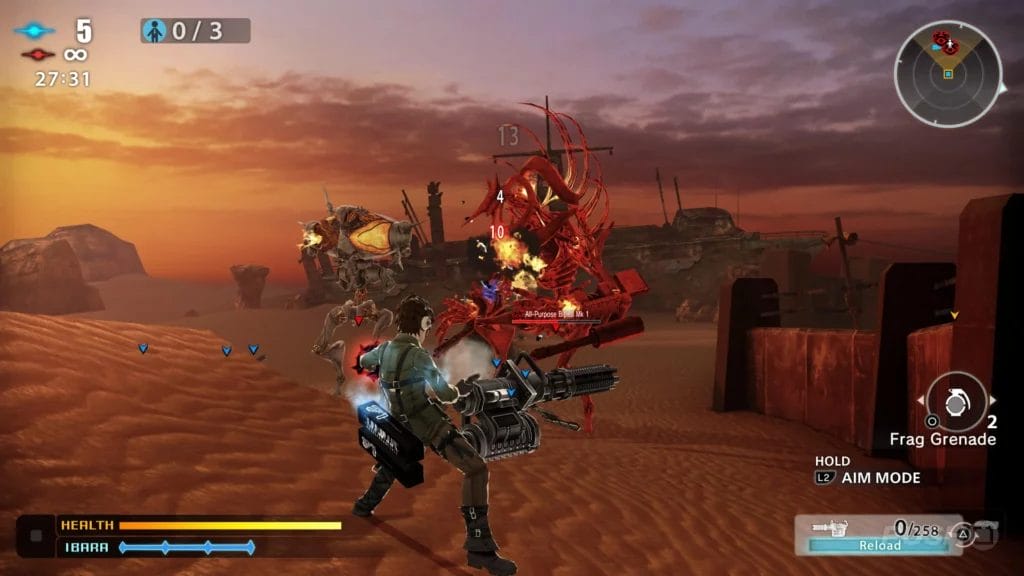Click the Reload weapon panel
This screenshot has width=1024, height=576.
click(x=868, y=534)
